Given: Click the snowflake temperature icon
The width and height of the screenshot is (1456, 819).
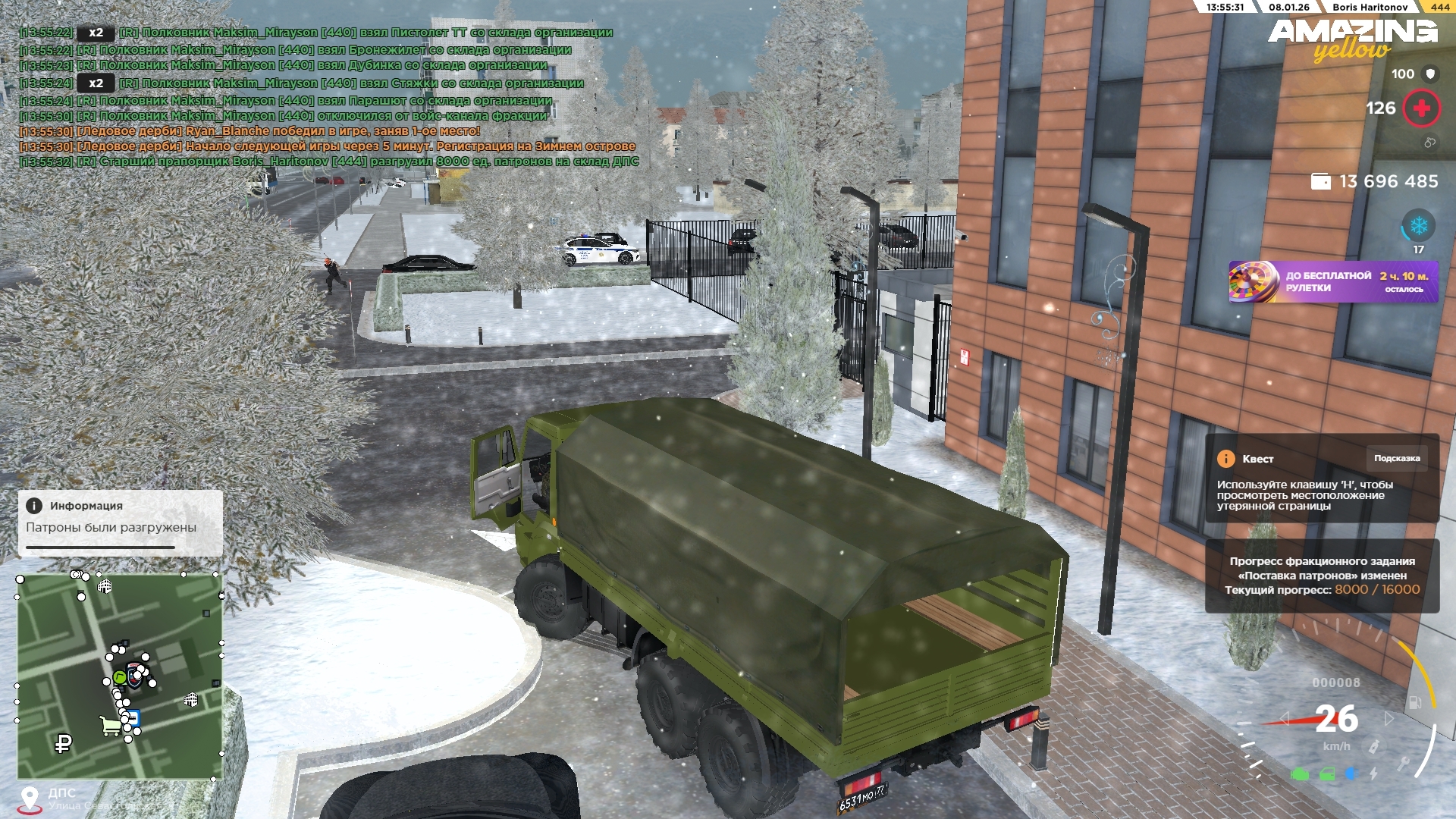Looking at the screenshot, I should click(x=1417, y=226).
